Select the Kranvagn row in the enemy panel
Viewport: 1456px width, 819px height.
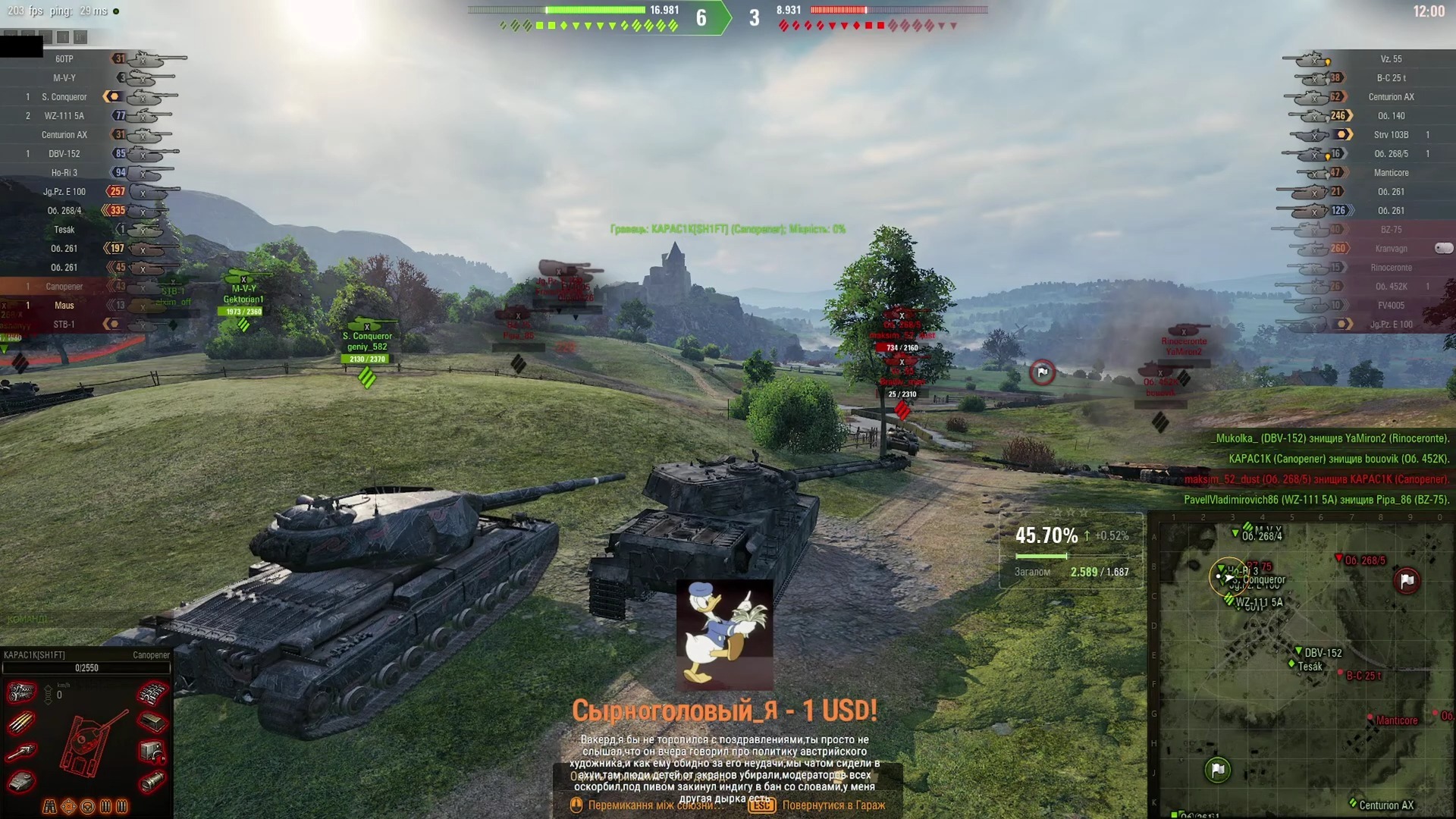click(x=1391, y=249)
